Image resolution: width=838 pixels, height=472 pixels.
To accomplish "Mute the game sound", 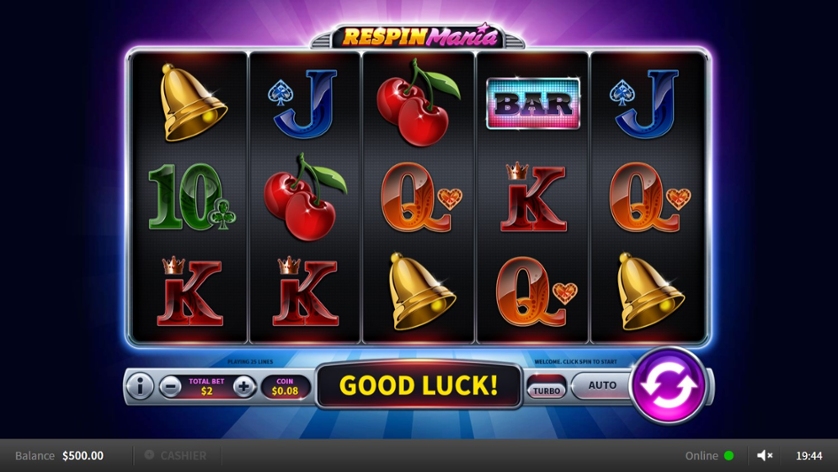I will 765,456.
